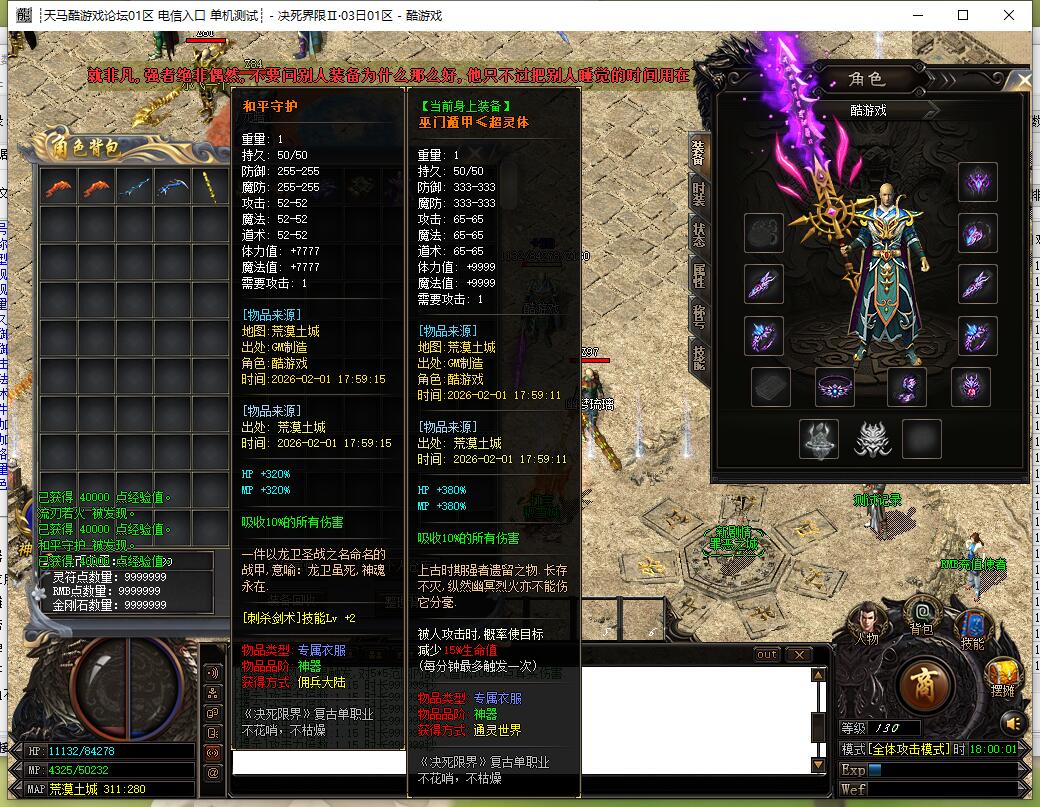The image size is (1040, 807).
Task: Open the 摆摊 treasure chest stall
Action: tap(1002, 677)
